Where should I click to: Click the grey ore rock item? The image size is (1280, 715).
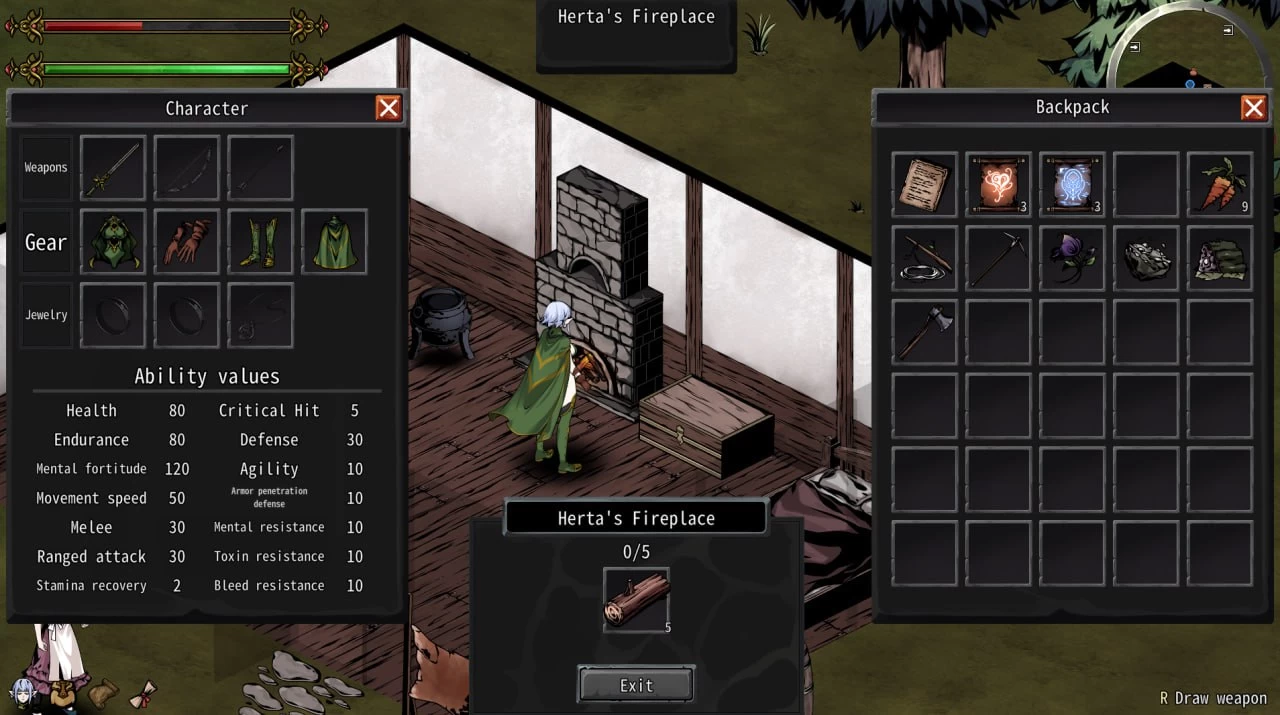pos(1146,259)
